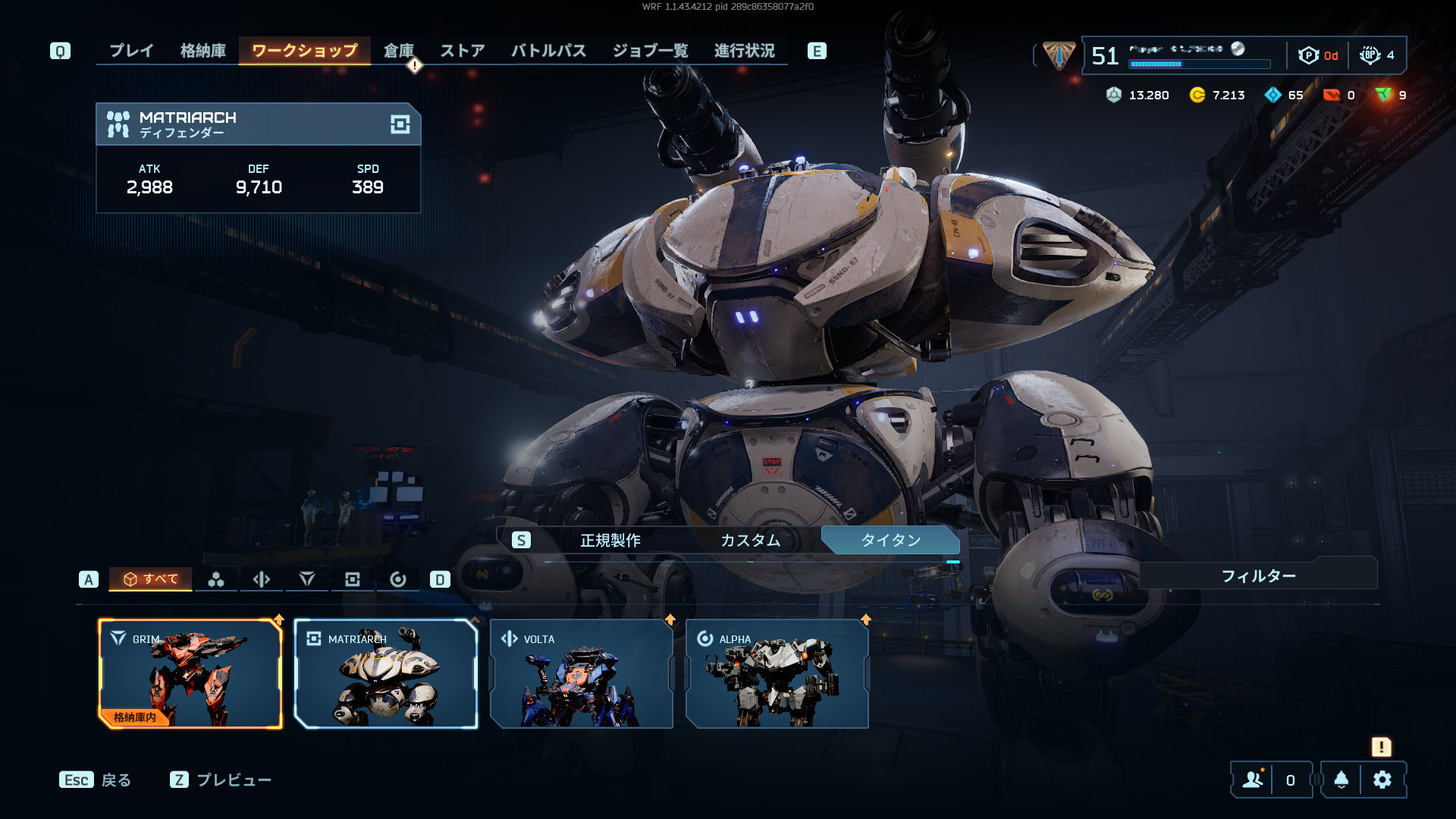This screenshot has width=1456, height=819.
Task: Open the friends list icon
Action: (x=1254, y=780)
